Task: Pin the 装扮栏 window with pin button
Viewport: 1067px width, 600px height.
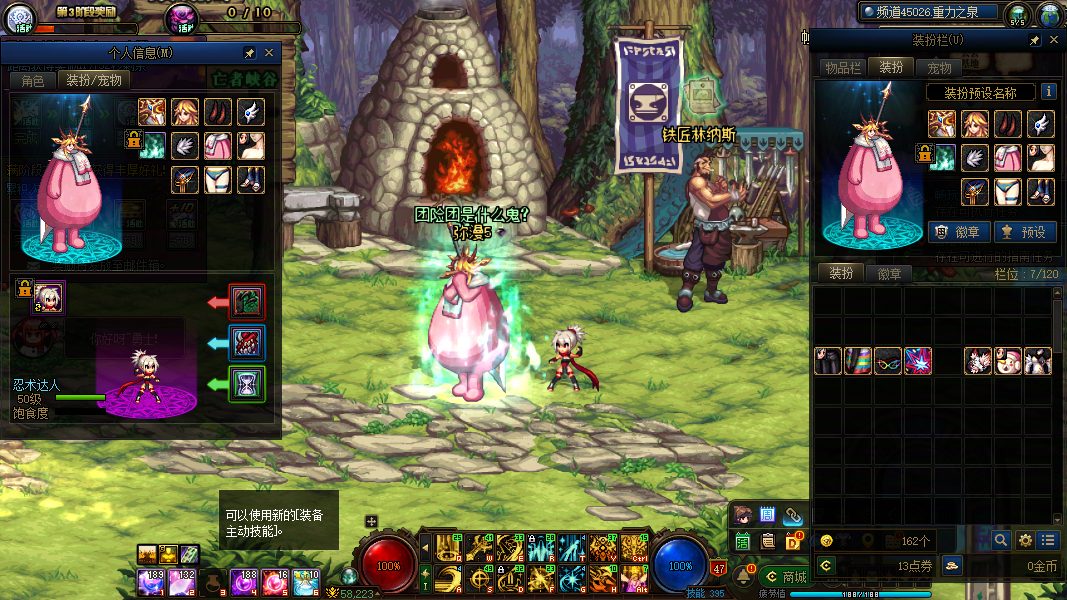Action: pos(1035,40)
